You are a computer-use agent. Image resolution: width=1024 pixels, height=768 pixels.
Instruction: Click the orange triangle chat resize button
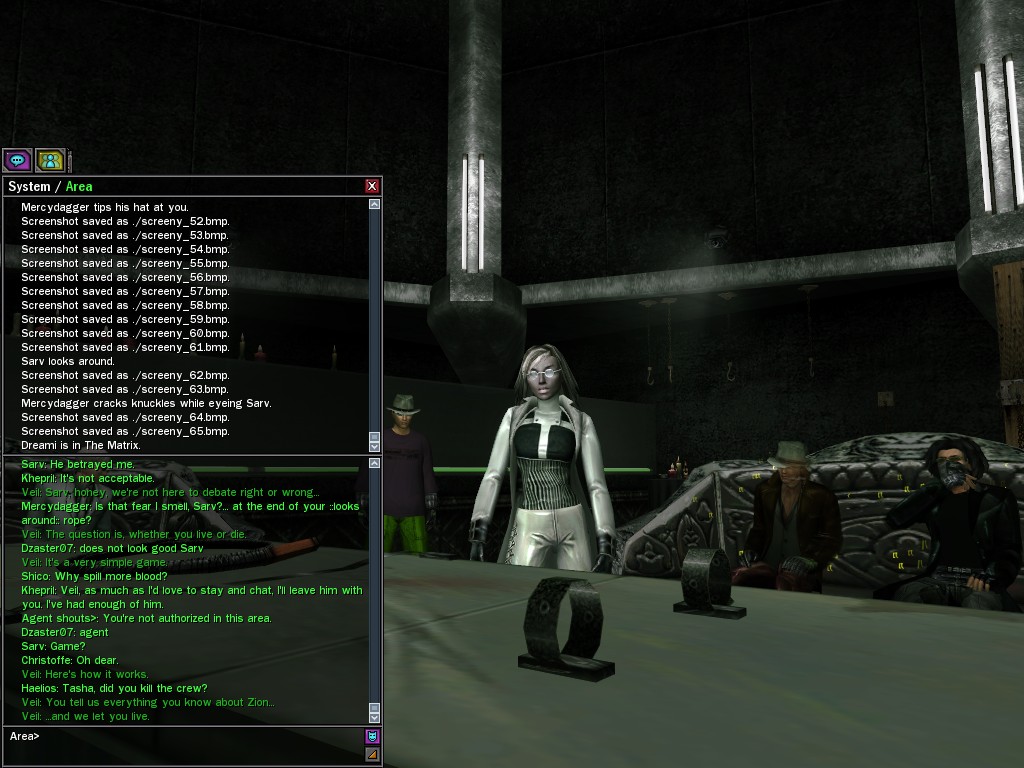pyautogui.click(x=372, y=754)
